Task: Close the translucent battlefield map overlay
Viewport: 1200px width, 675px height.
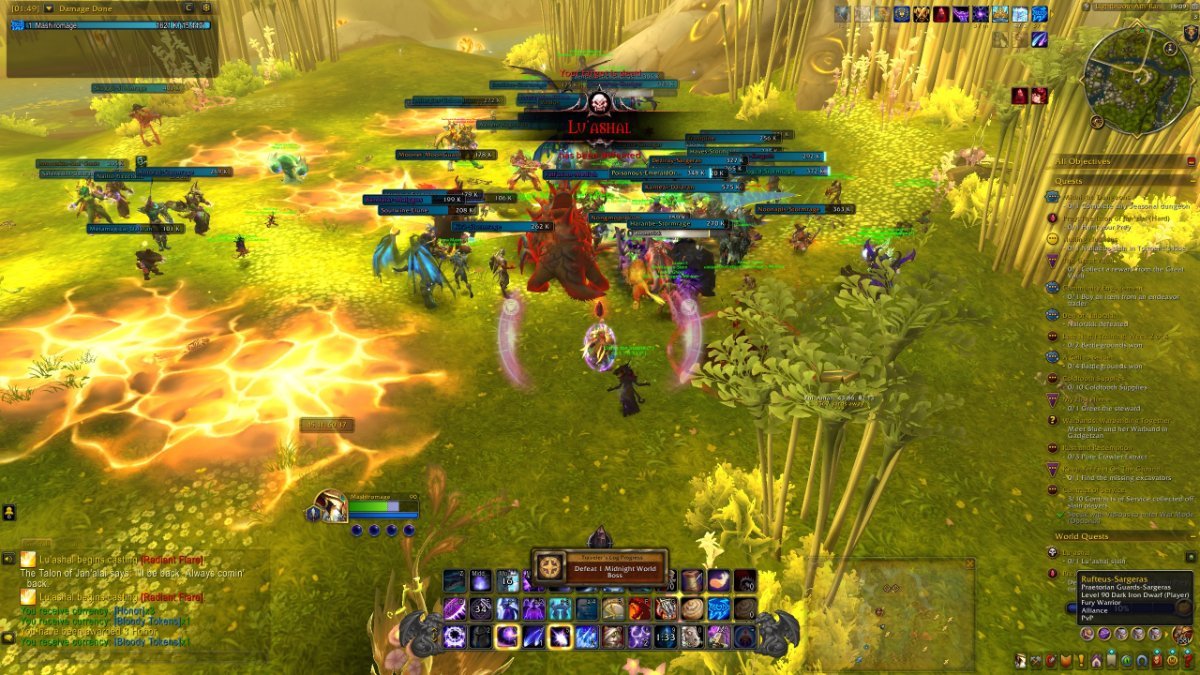Action: coord(968,564)
